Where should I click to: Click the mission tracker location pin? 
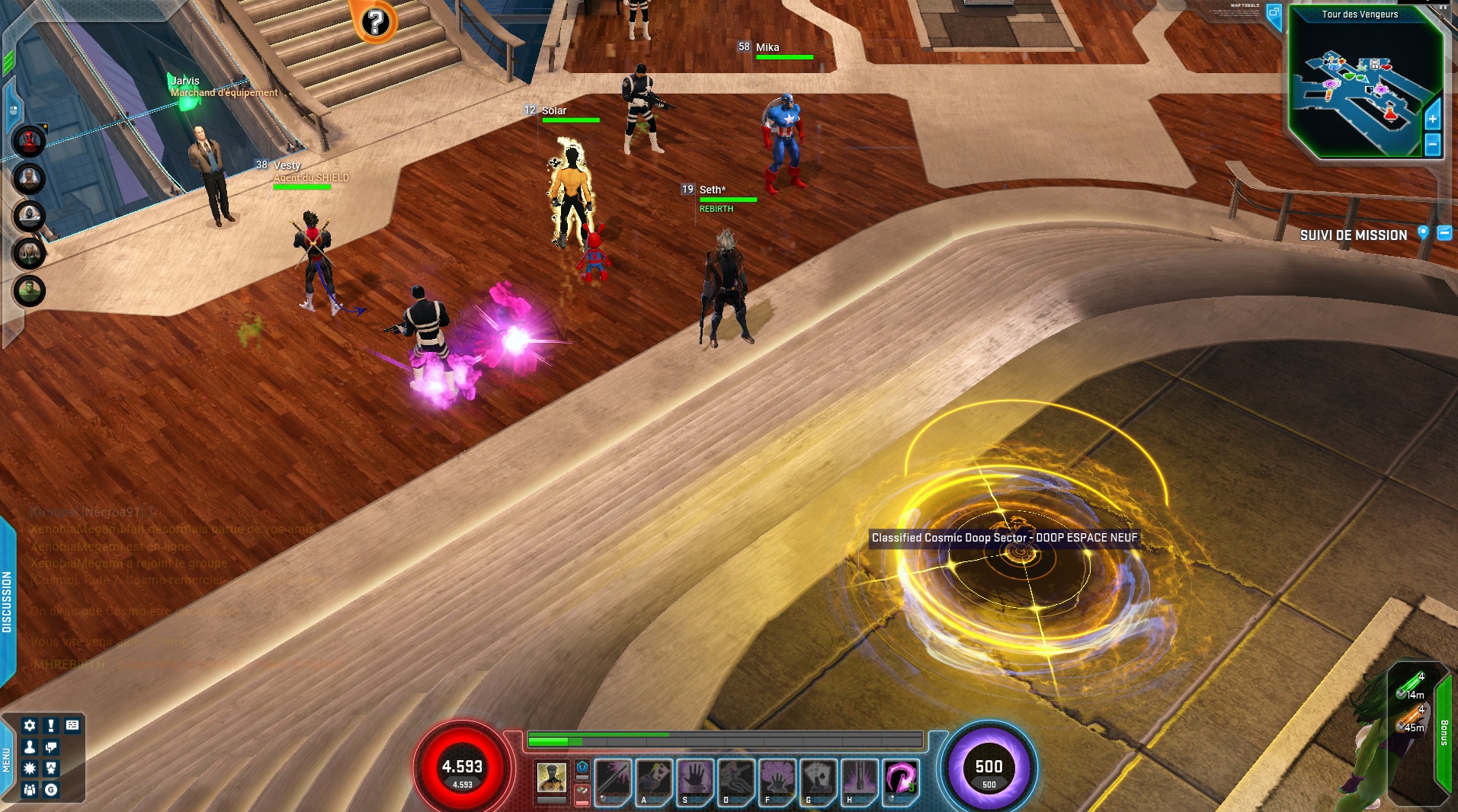[1423, 233]
